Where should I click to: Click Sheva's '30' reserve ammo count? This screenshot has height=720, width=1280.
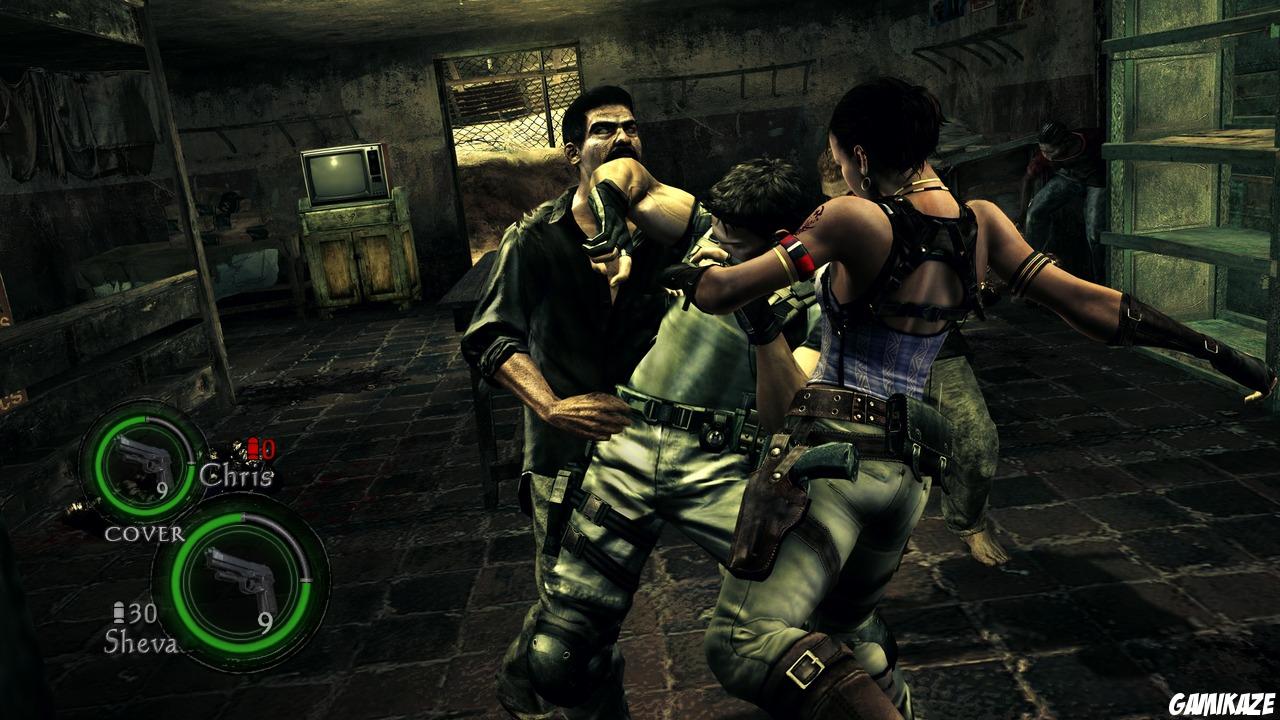(x=143, y=614)
